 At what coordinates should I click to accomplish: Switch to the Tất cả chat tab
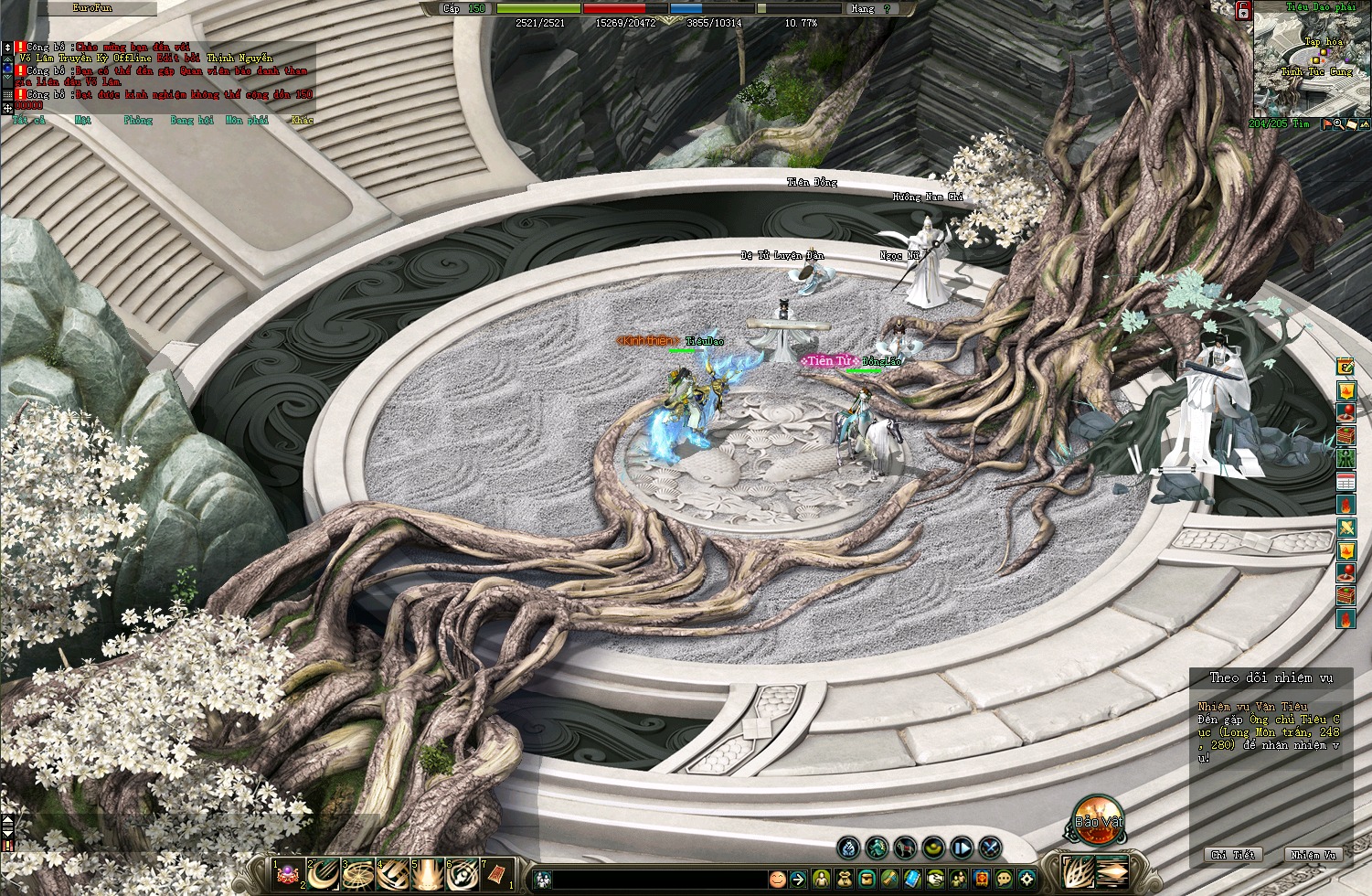pos(28,120)
